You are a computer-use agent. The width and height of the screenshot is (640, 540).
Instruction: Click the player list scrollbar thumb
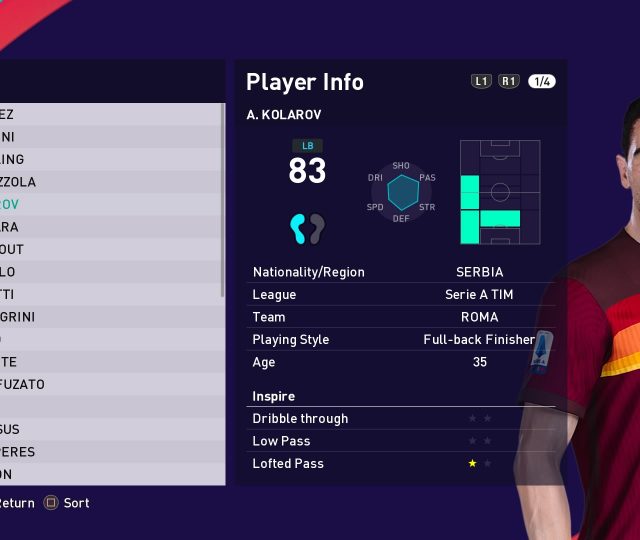222,198
